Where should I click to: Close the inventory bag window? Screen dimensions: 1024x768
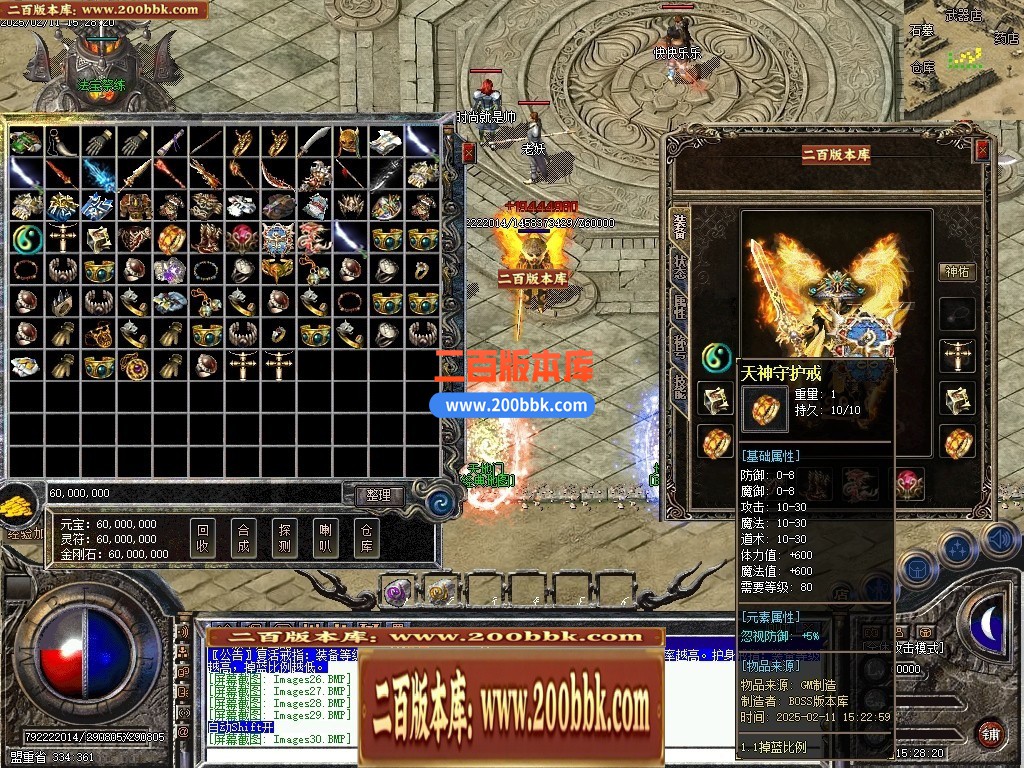(469, 152)
